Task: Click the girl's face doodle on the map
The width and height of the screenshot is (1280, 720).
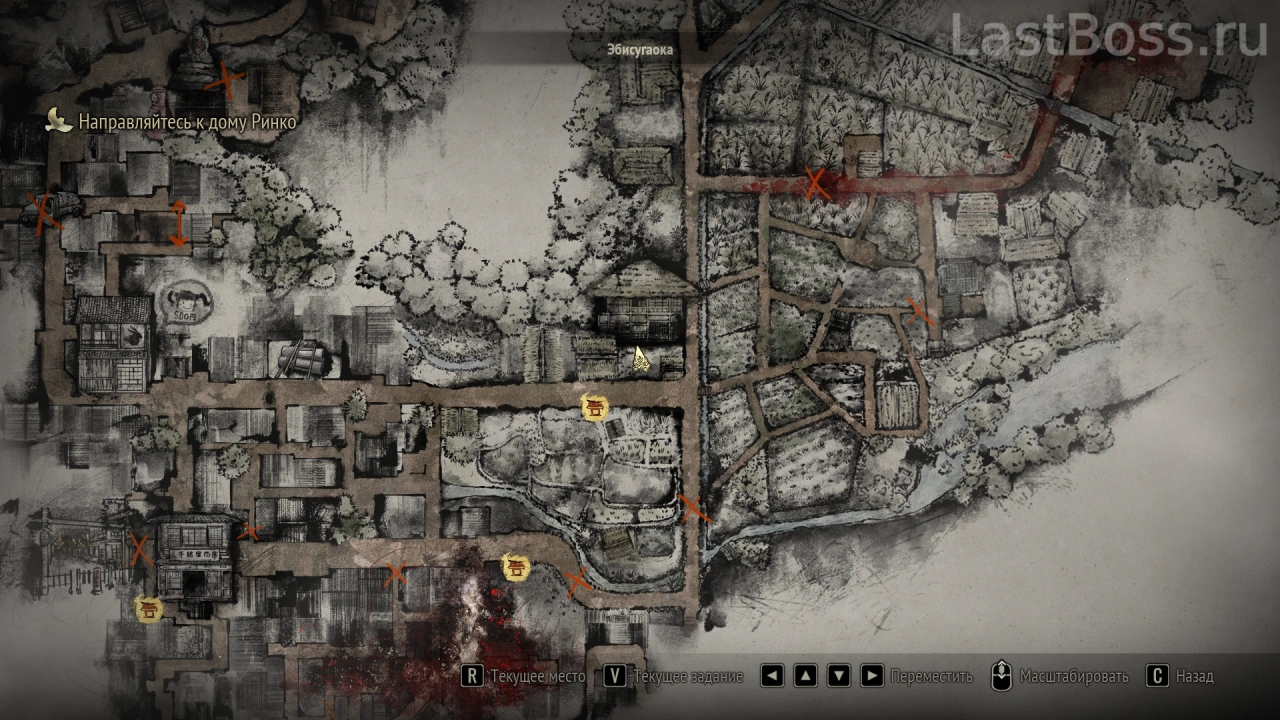Action: [184, 300]
